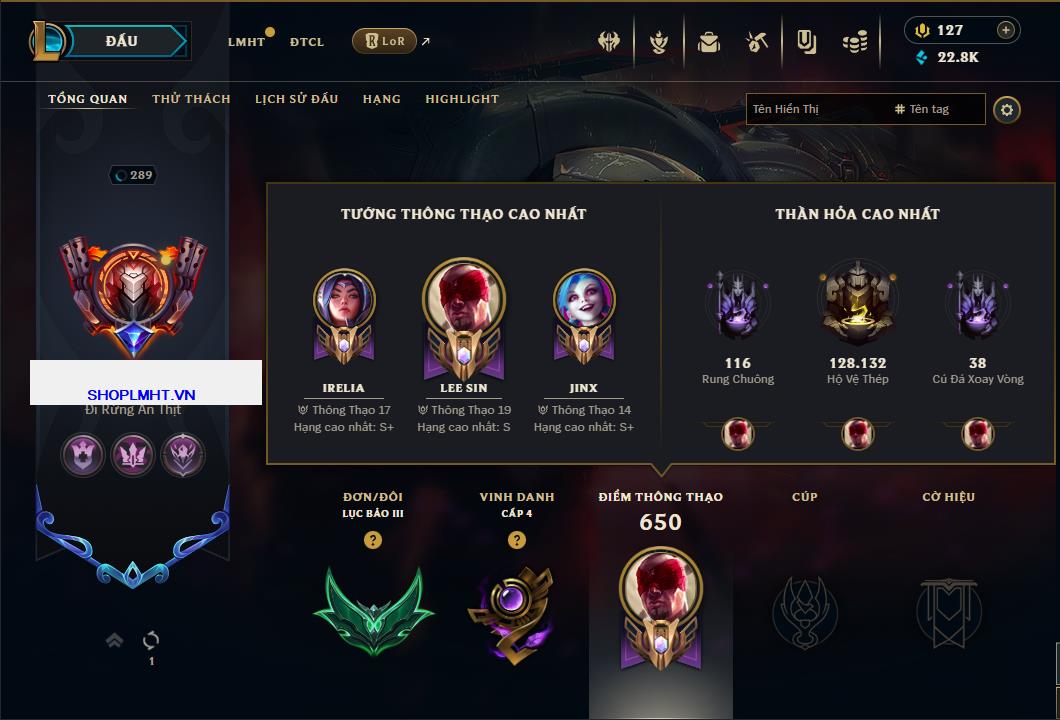Open the backpack Collection icon

(x=709, y=42)
